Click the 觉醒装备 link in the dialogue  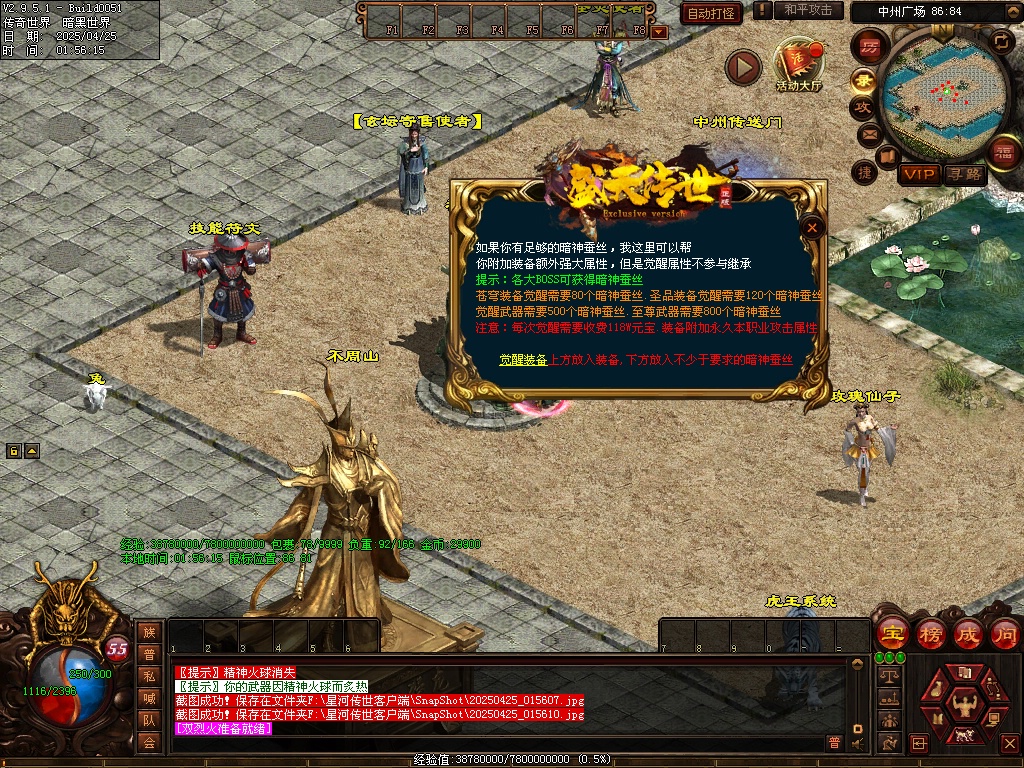[523, 359]
